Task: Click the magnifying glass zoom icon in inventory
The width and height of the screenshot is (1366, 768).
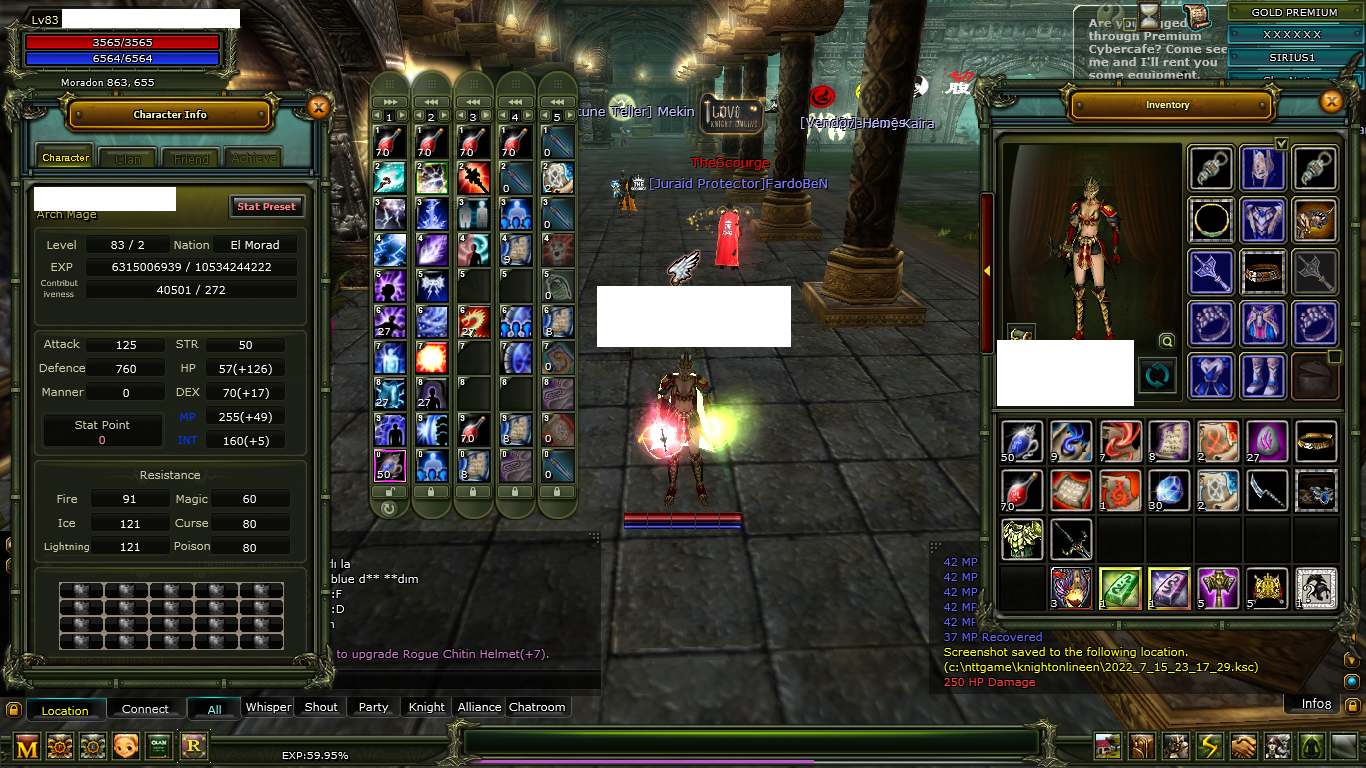Action: point(1166,340)
